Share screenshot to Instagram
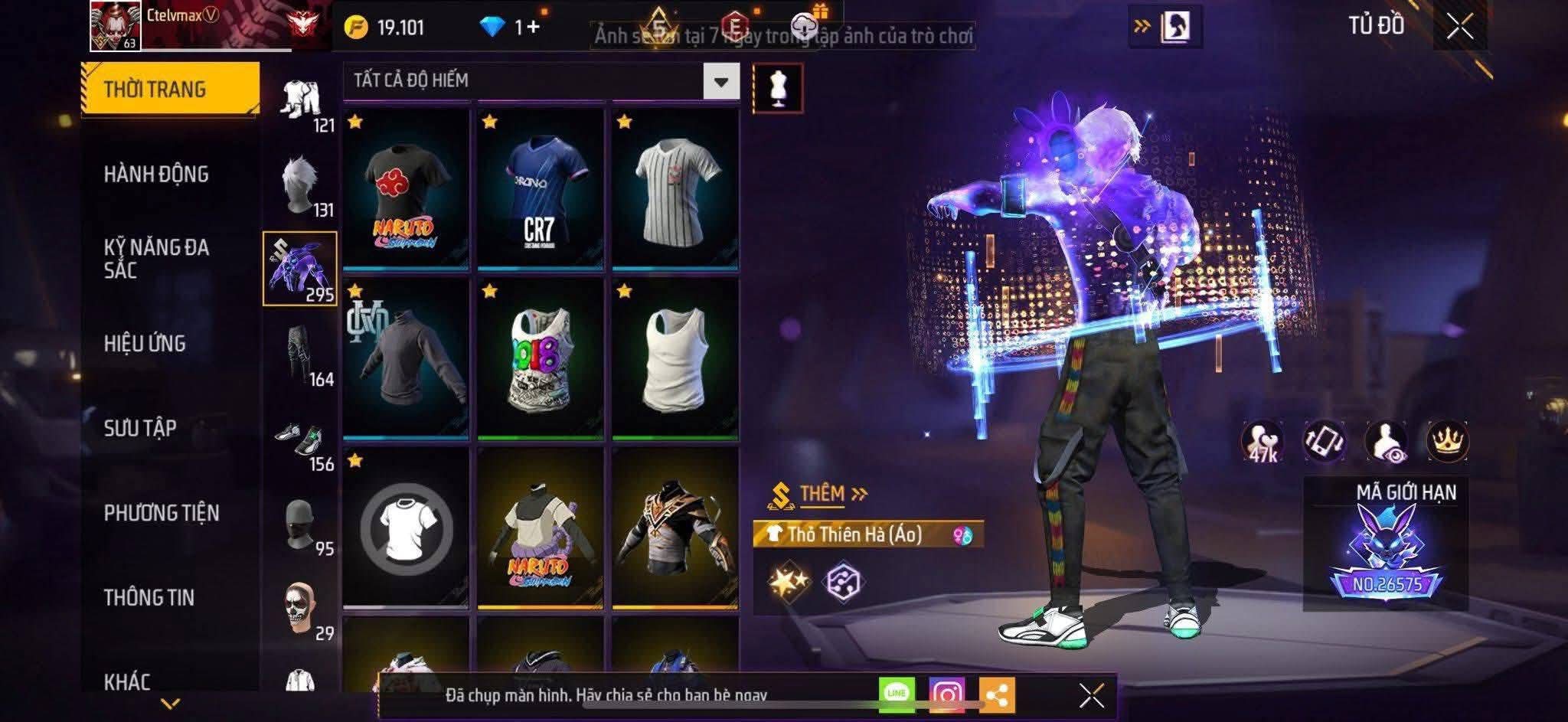 (x=946, y=694)
